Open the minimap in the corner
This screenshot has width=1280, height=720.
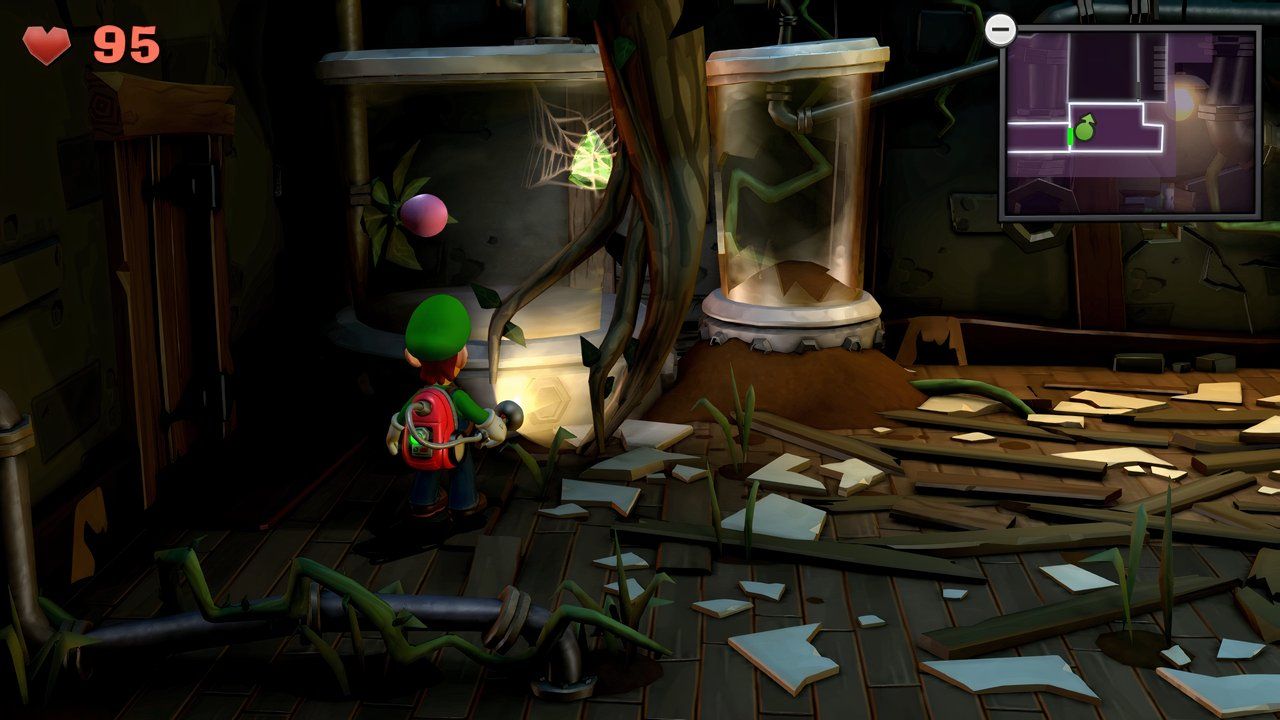[x=1130, y=122]
